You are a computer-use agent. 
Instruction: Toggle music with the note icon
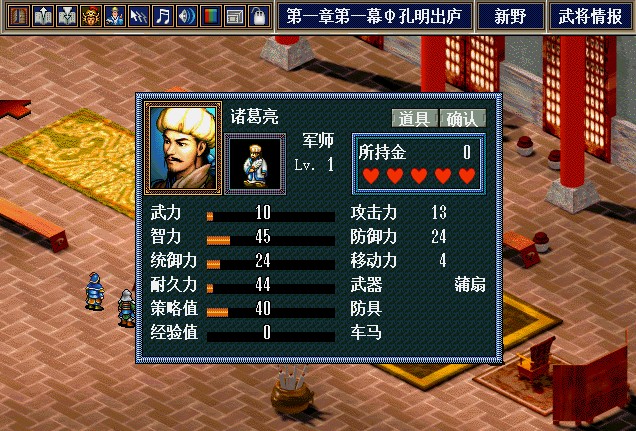coord(163,16)
